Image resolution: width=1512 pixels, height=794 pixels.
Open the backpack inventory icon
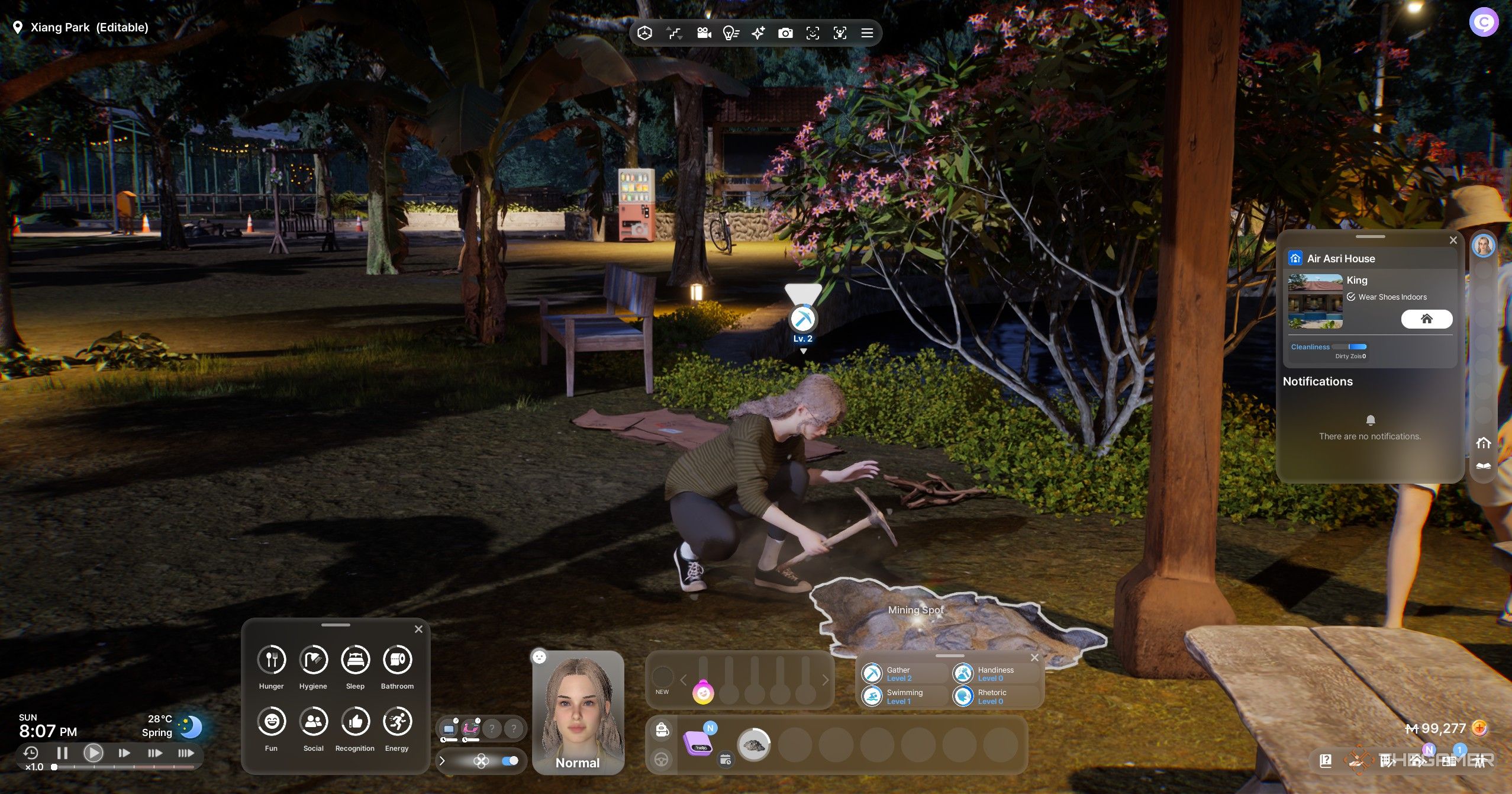(x=663, y=729)
